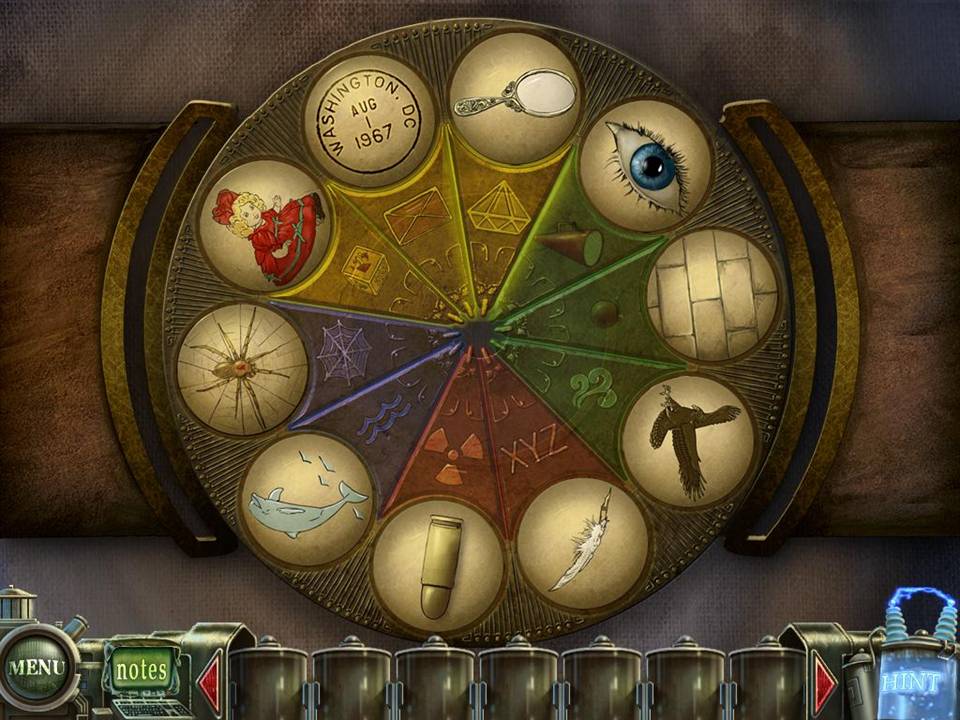The image size is (960, 720).
Task: Select the red-dressed doll disc
Action: (265, 225)
